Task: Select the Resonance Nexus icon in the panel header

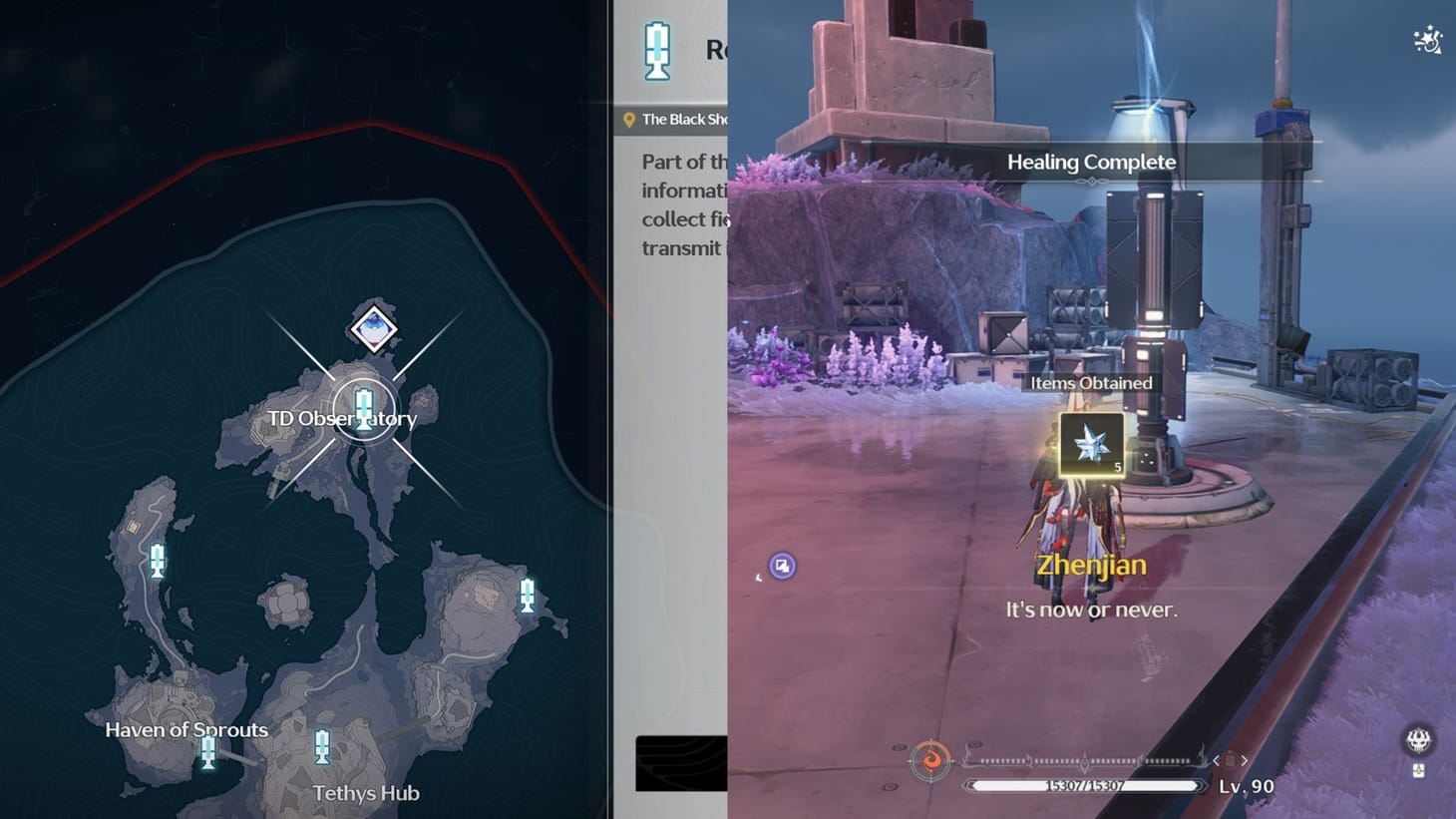Action: click(x=655, y=52)
